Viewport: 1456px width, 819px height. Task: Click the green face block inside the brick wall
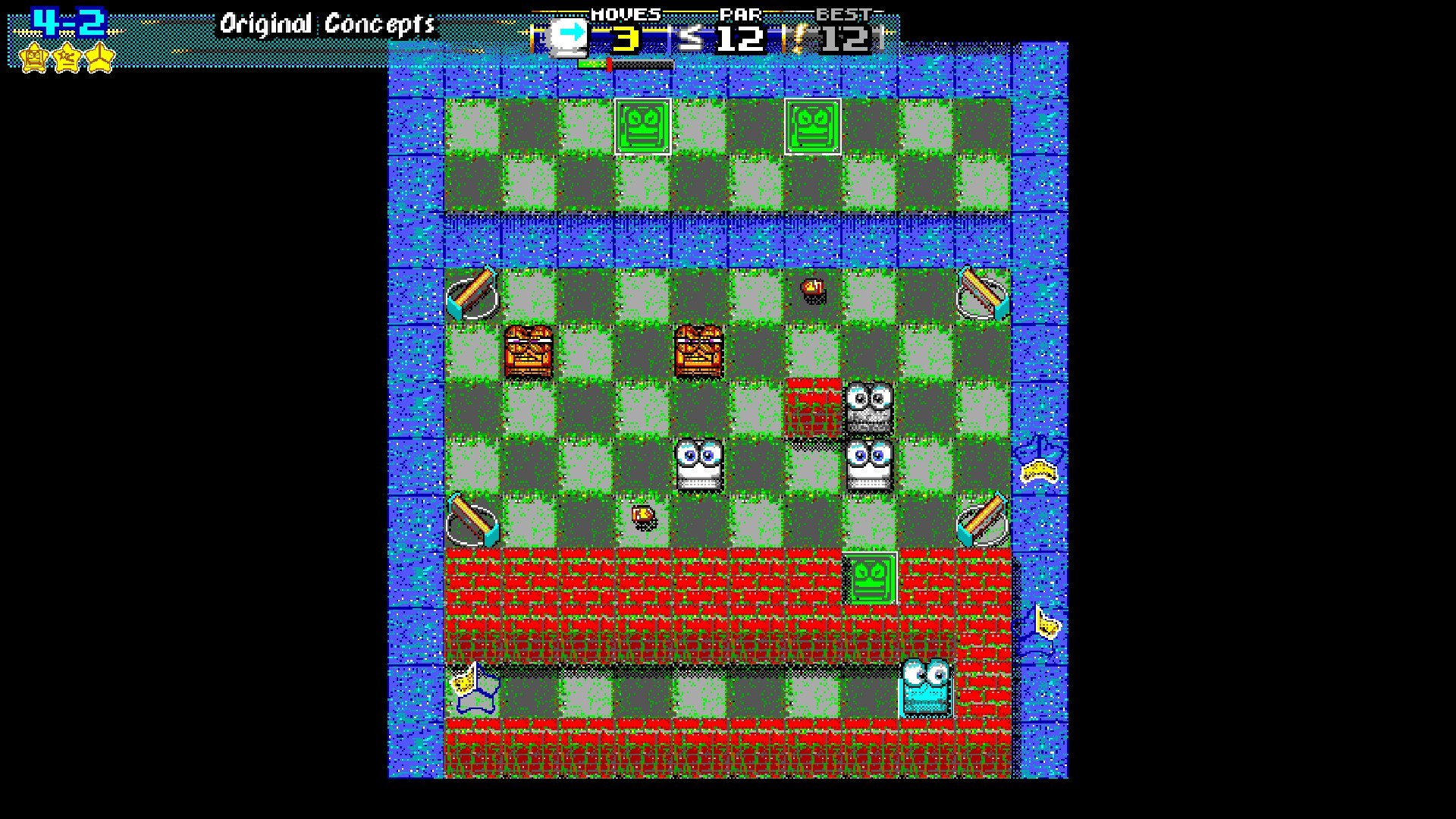click(x=871, y=579)
